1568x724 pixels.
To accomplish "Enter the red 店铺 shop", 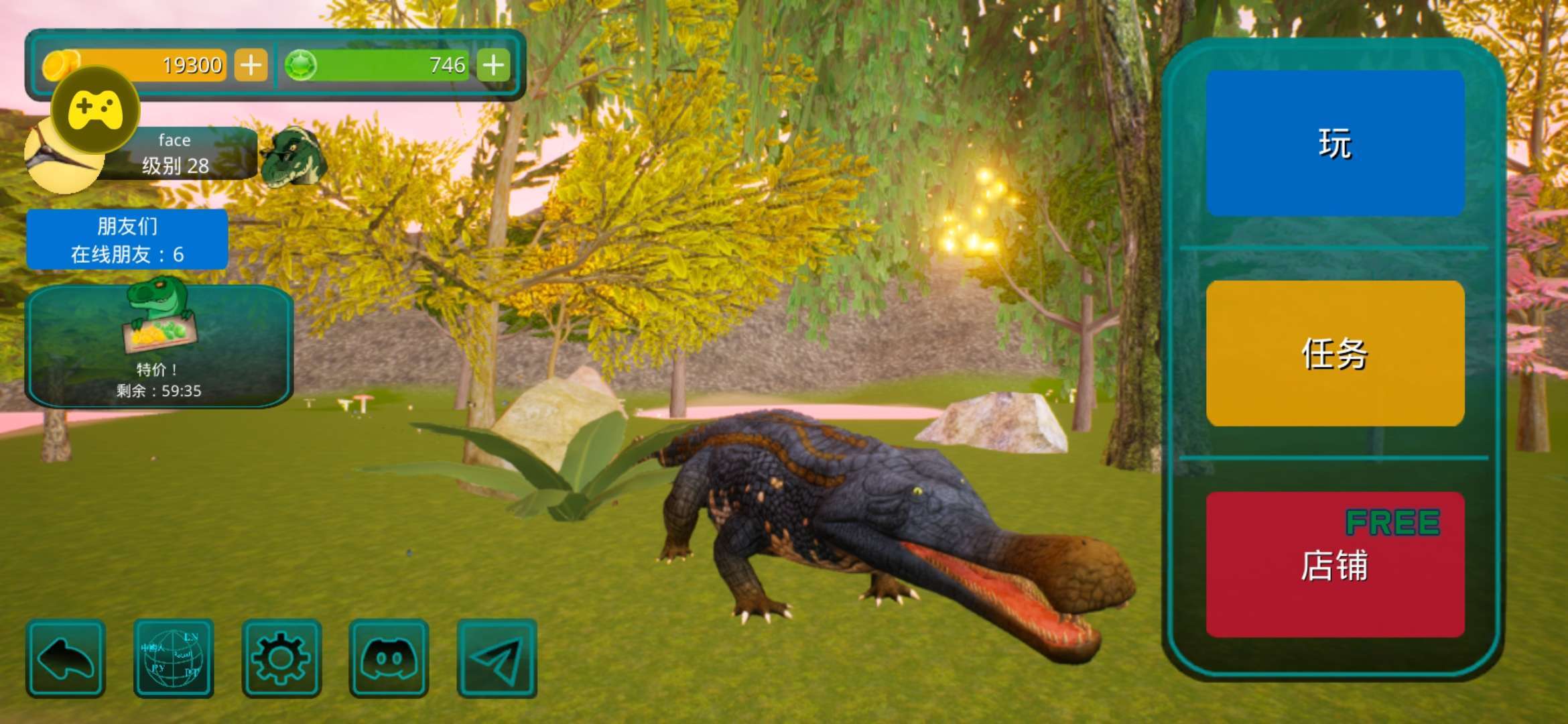I will (1335, 564).
